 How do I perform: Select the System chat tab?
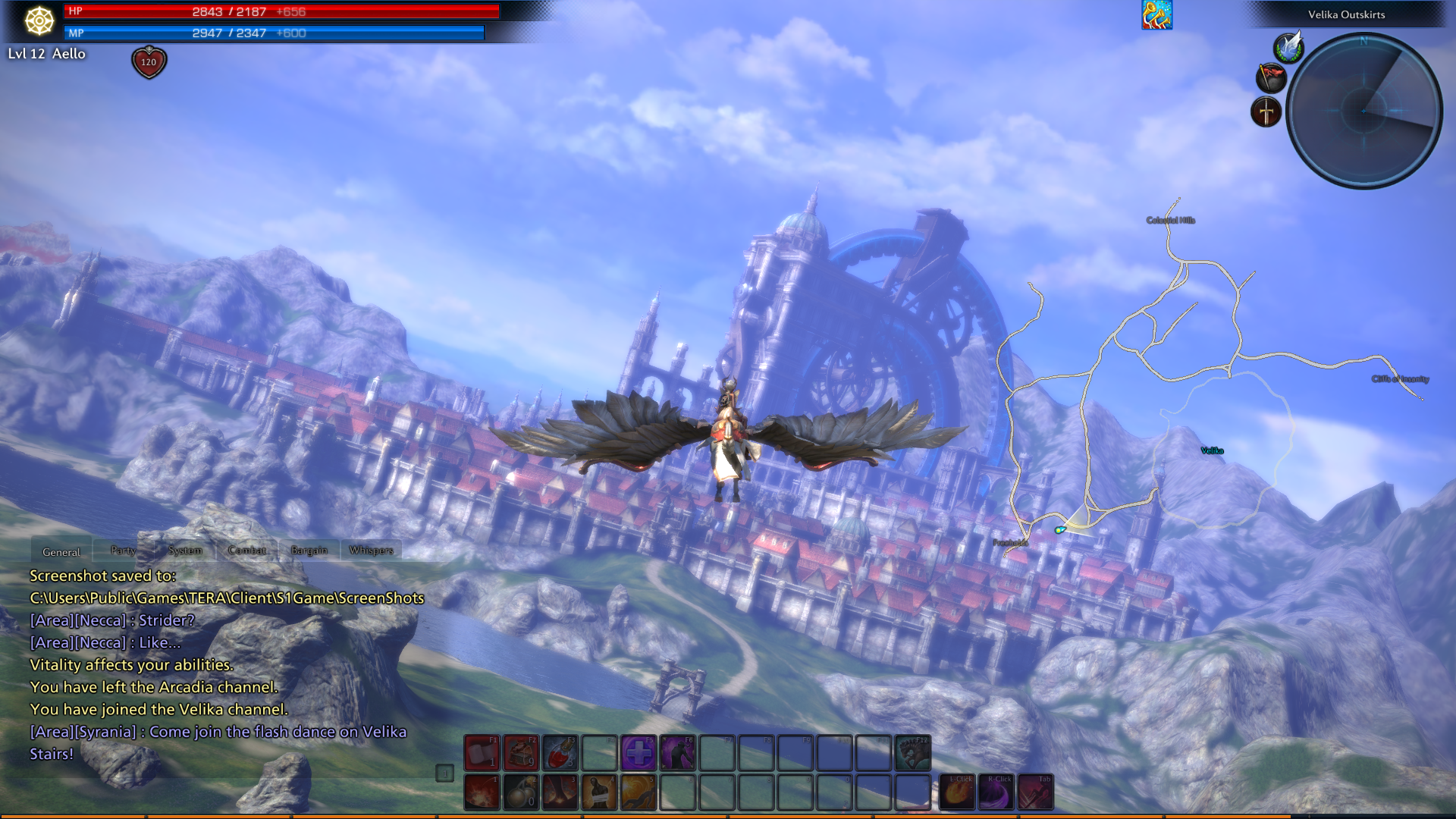point(185,551)
